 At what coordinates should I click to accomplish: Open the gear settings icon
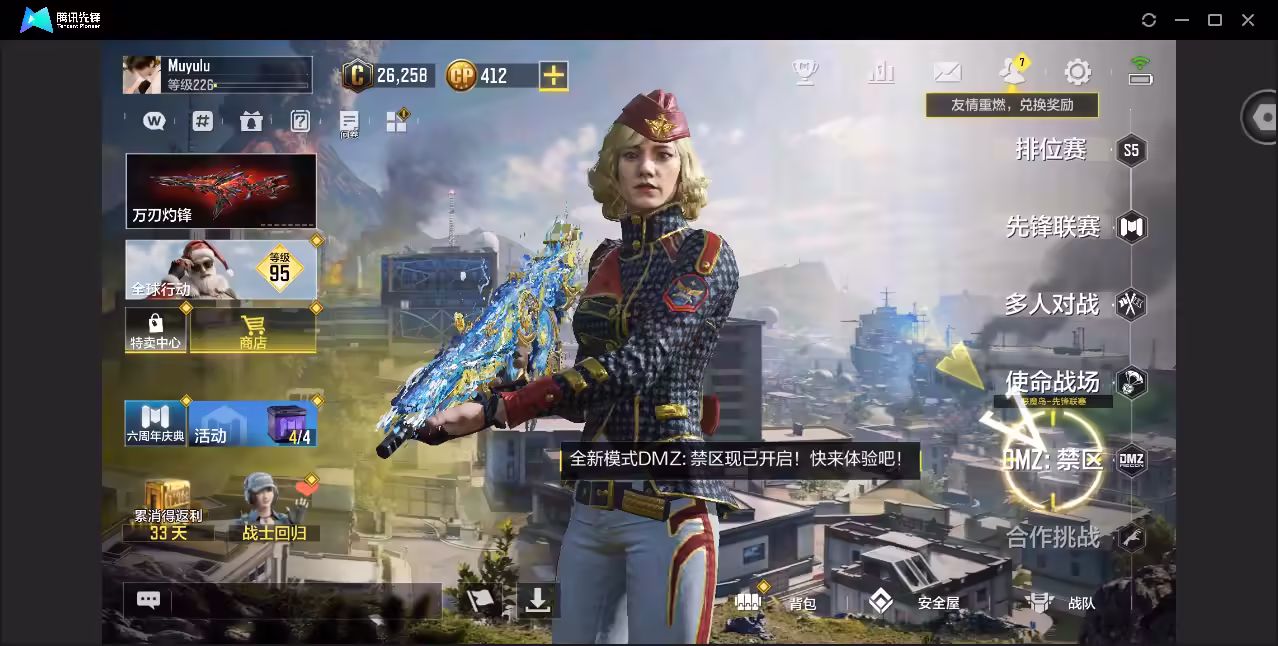pyautogui.click(x=1077, y=72)
